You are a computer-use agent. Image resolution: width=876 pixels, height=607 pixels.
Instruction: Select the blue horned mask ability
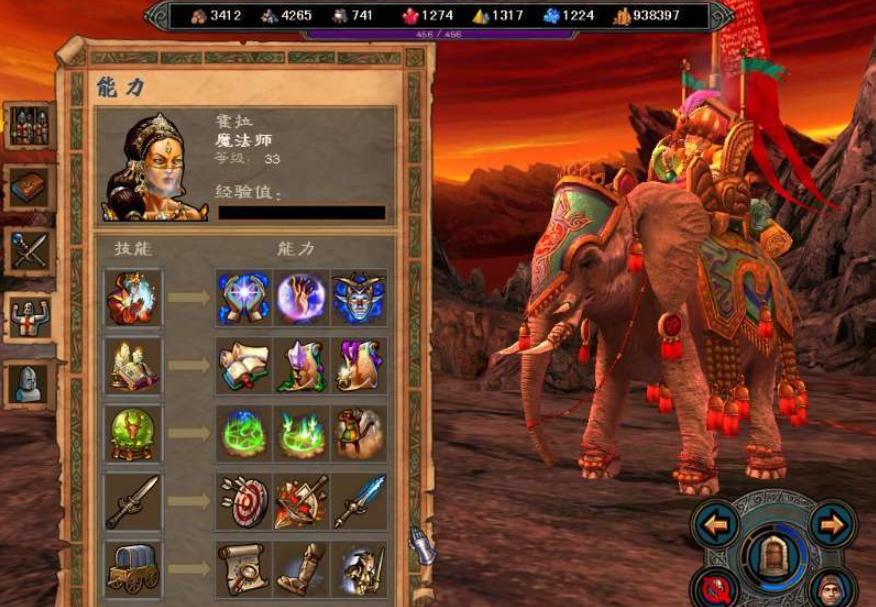[x=358, y=298]
